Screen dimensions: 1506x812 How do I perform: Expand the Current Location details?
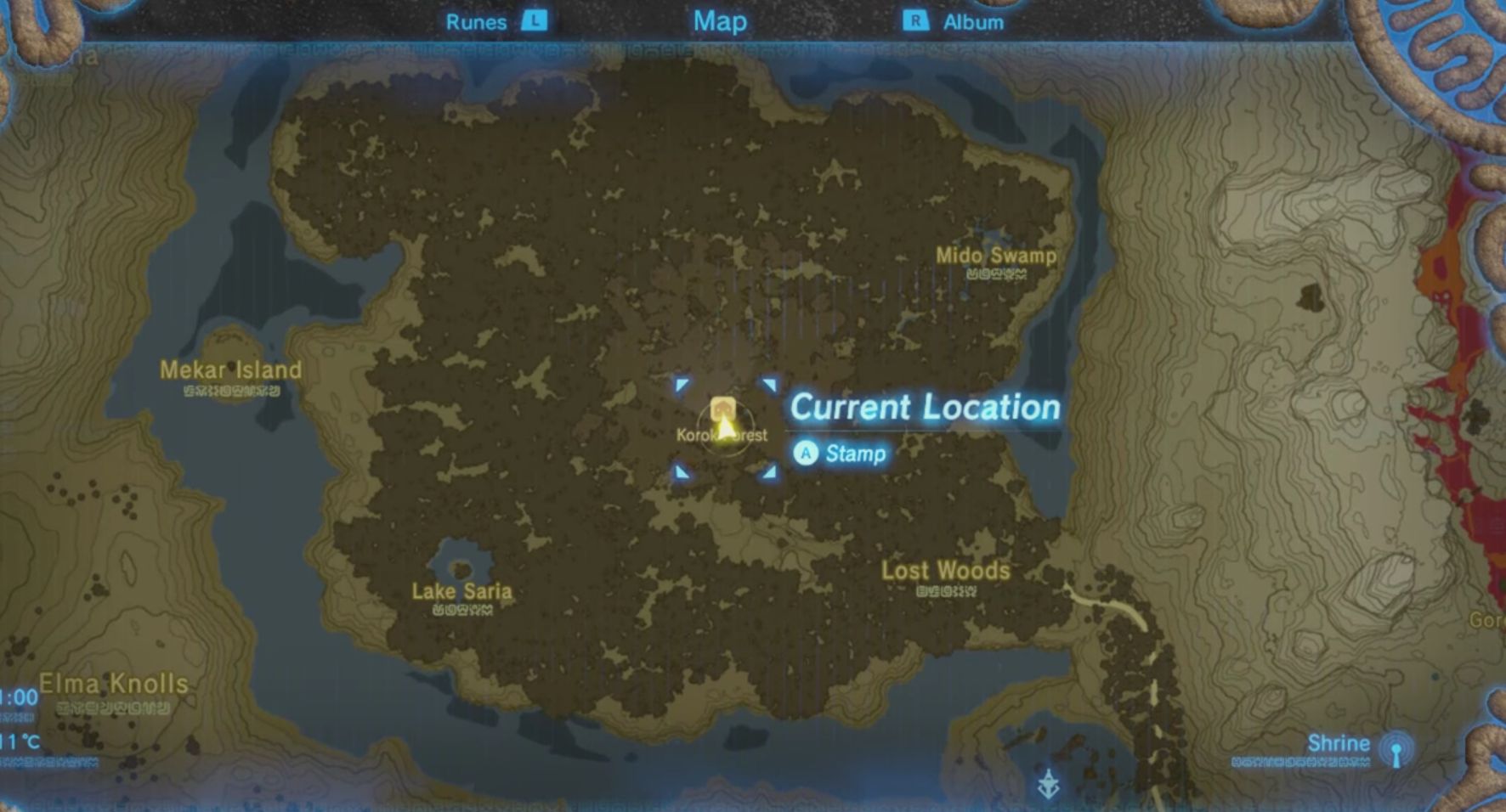pos(922,408)
